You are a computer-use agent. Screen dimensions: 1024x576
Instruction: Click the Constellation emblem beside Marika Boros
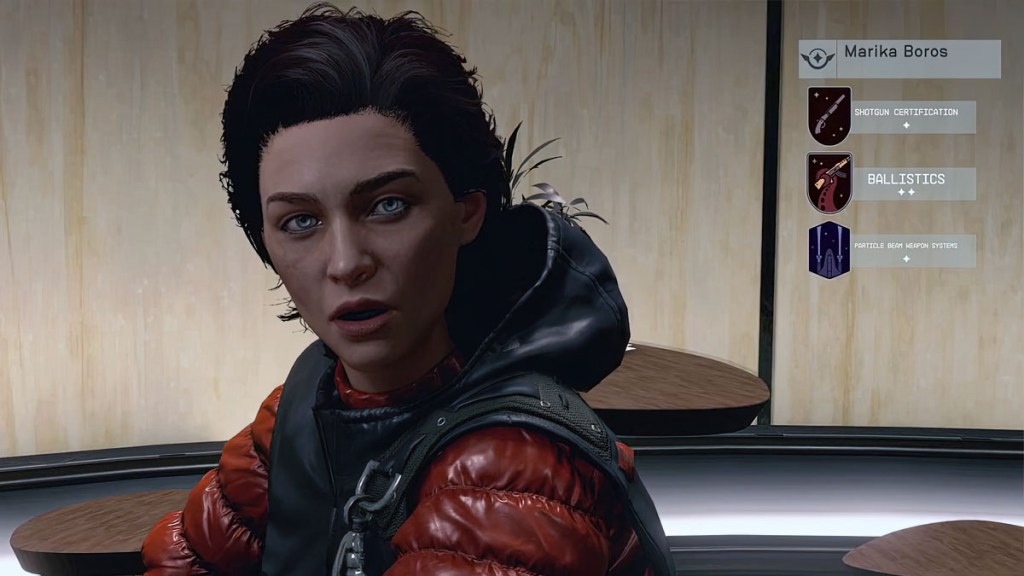pyautogui.click(x=817, y=58)
